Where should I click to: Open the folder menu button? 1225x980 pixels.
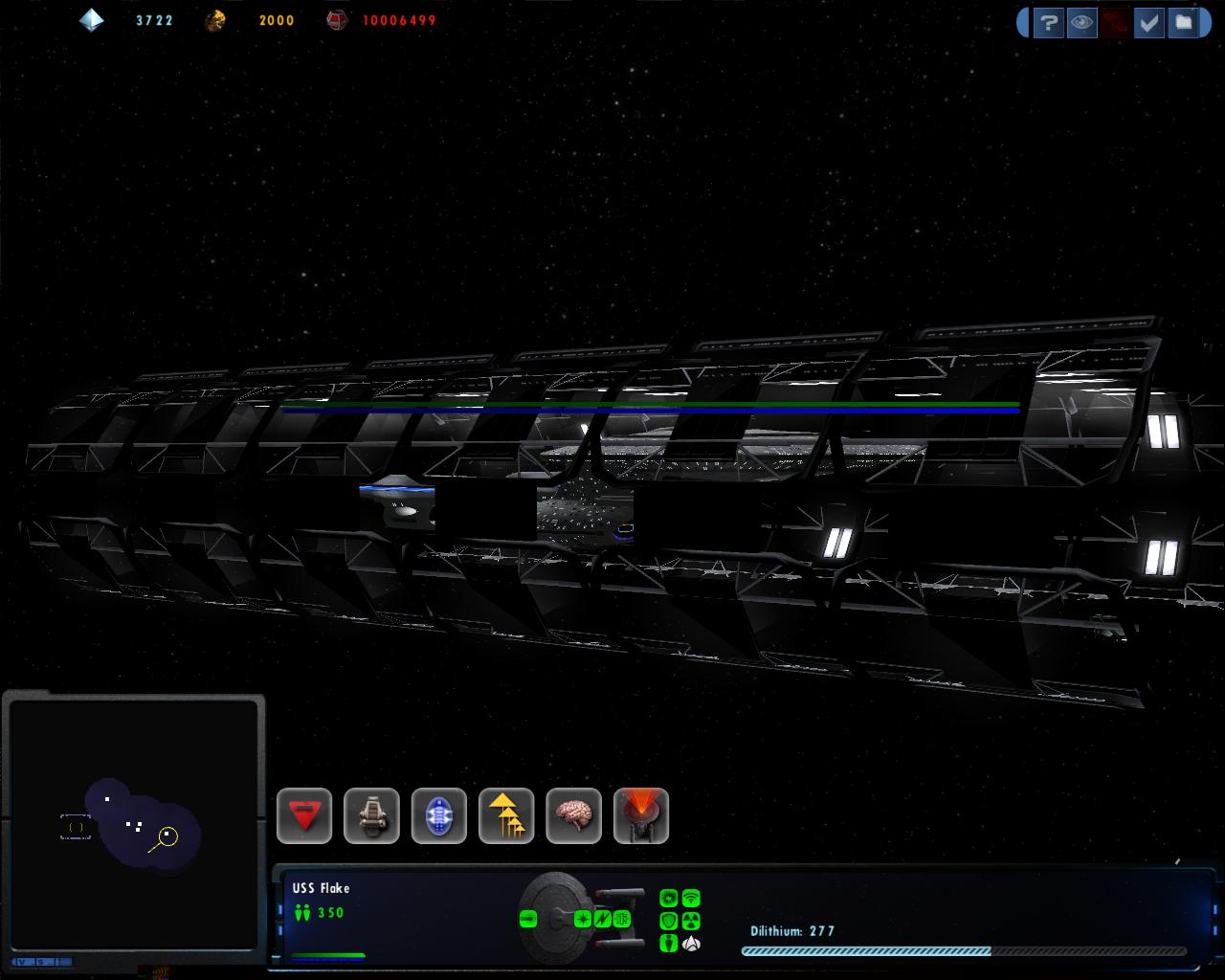tap(1184, 23)
